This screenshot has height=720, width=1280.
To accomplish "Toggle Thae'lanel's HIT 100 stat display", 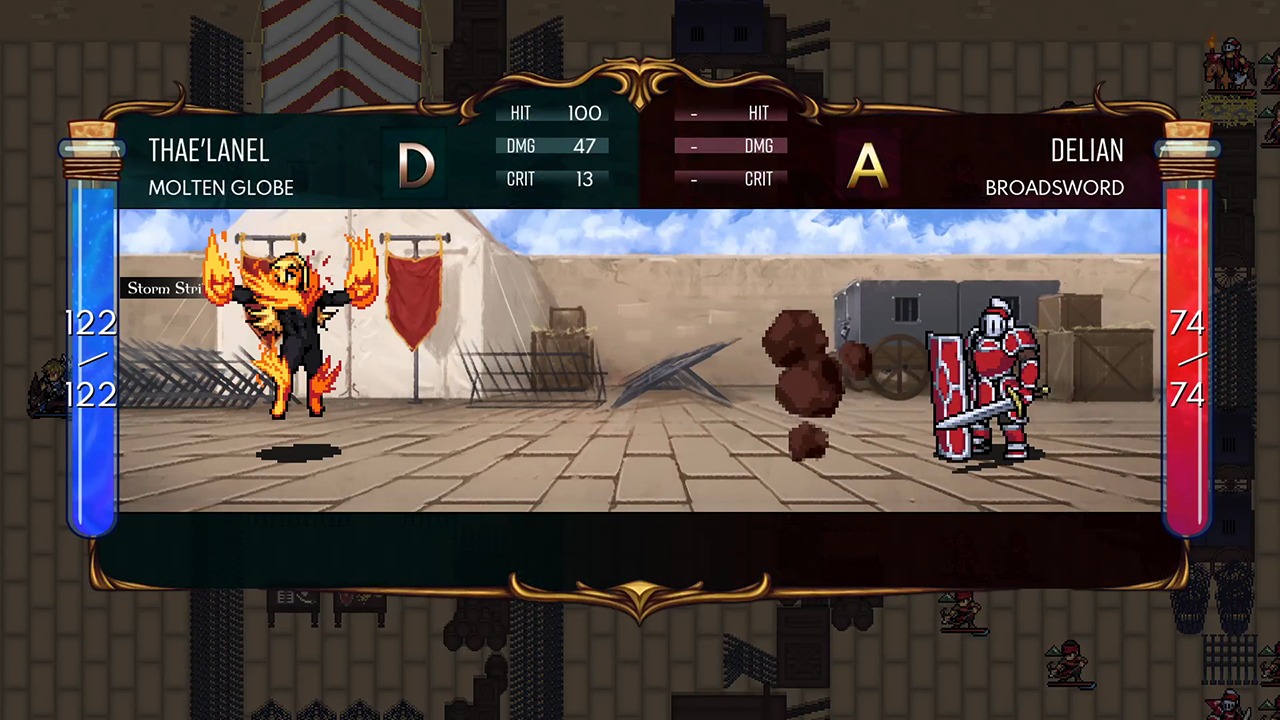I will 555,113.
